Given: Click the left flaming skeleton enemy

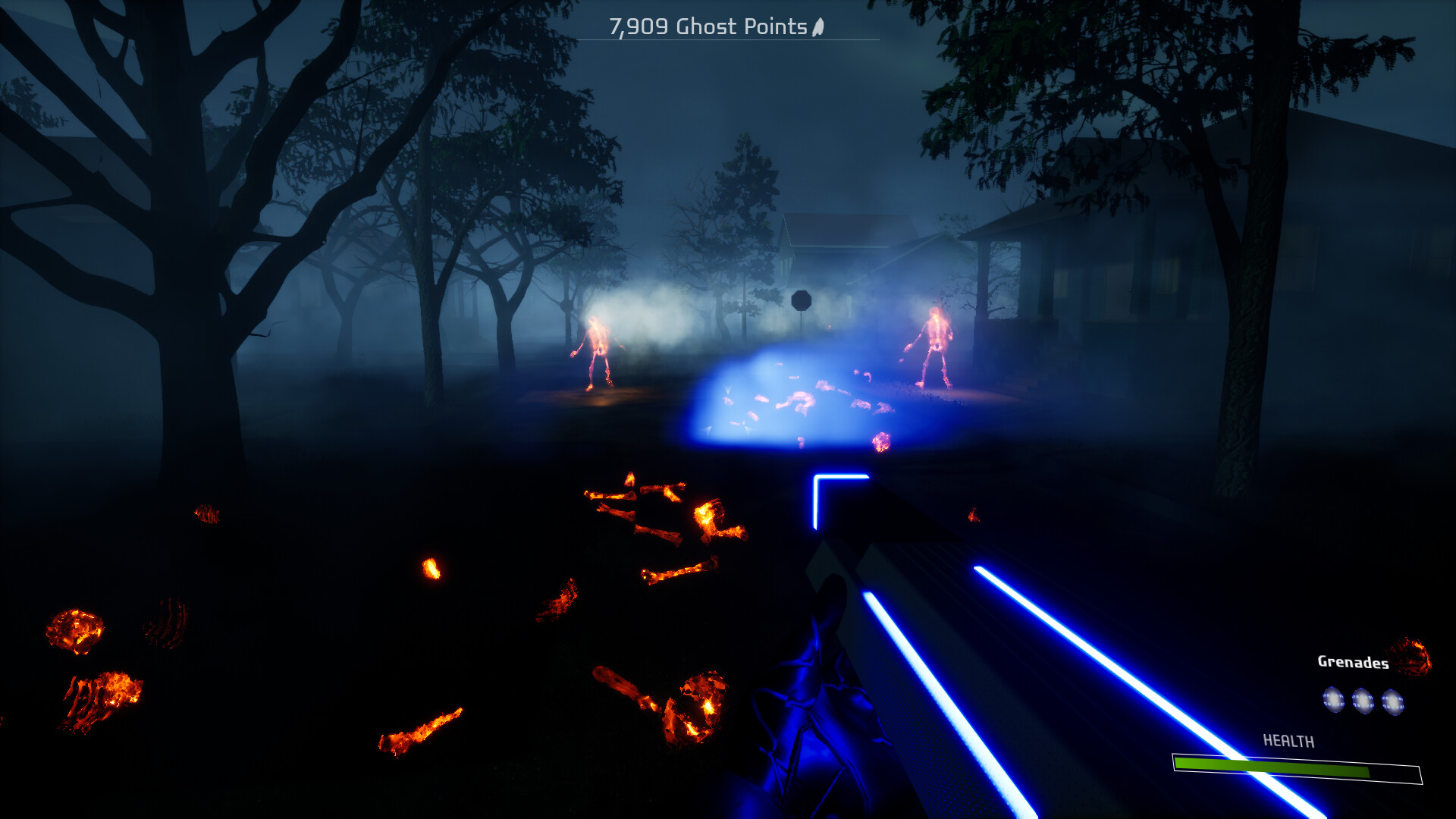Looking at the screenshot, I should (x=596, y=349).
